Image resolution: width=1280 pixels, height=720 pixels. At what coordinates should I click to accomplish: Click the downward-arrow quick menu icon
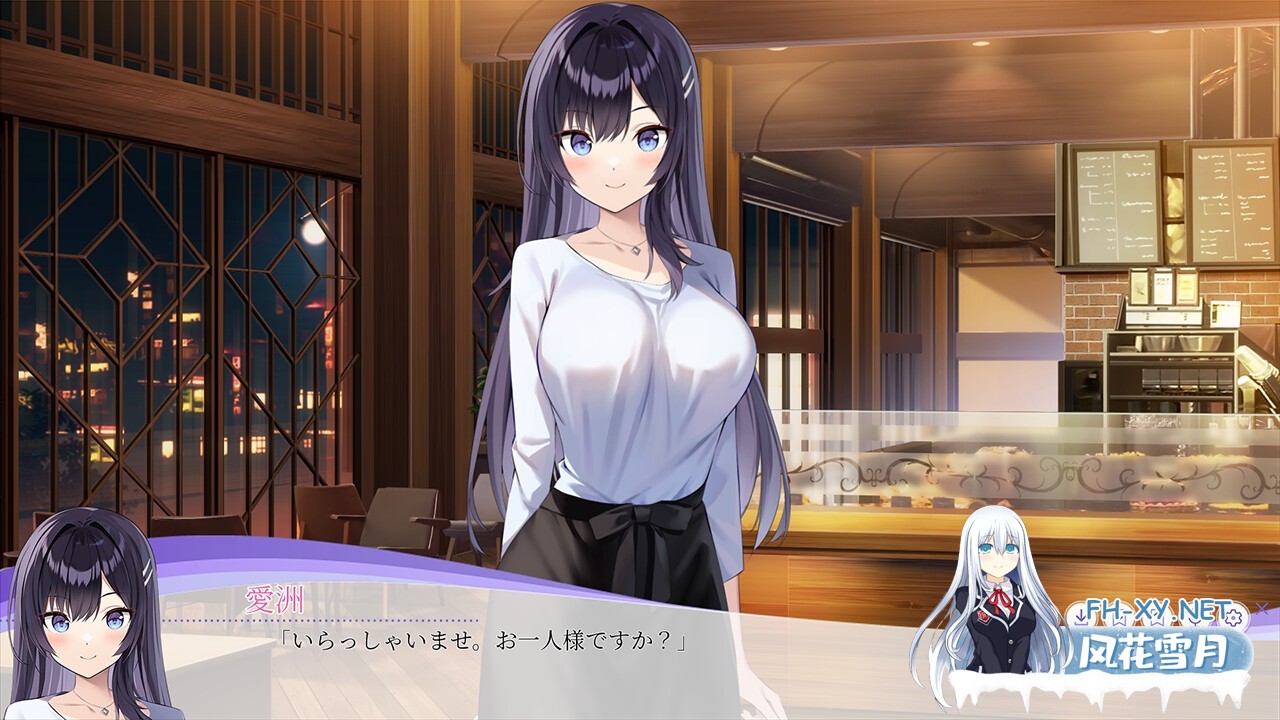point(1081,617)
